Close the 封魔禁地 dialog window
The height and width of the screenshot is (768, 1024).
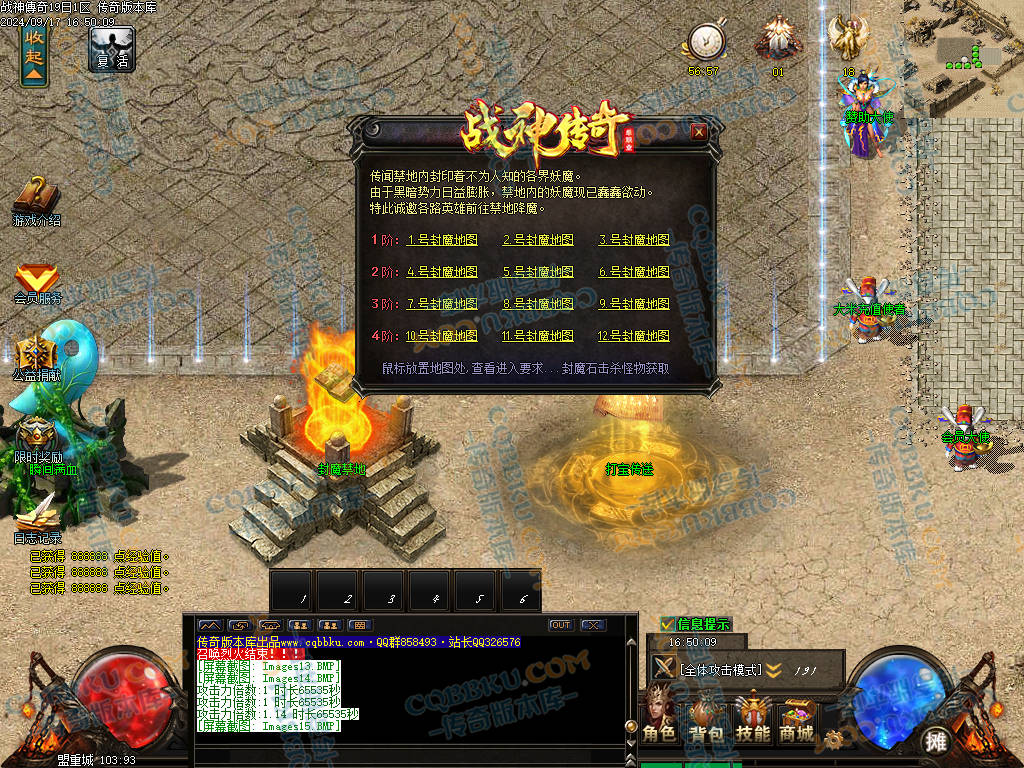coord(699,131)
